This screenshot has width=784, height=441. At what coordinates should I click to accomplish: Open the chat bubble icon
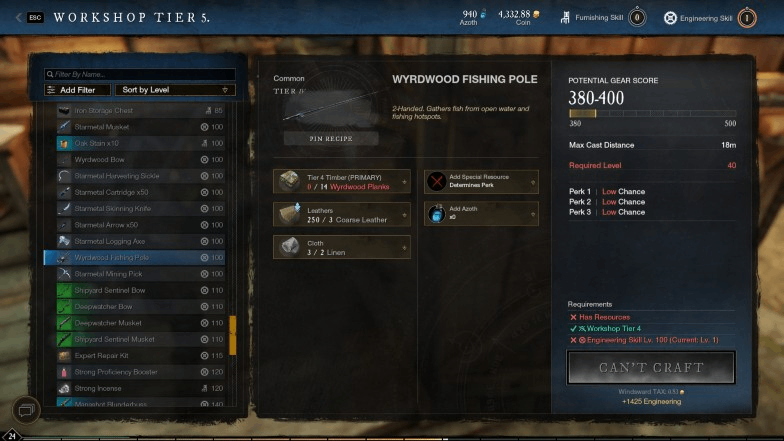tap(26, 408)
